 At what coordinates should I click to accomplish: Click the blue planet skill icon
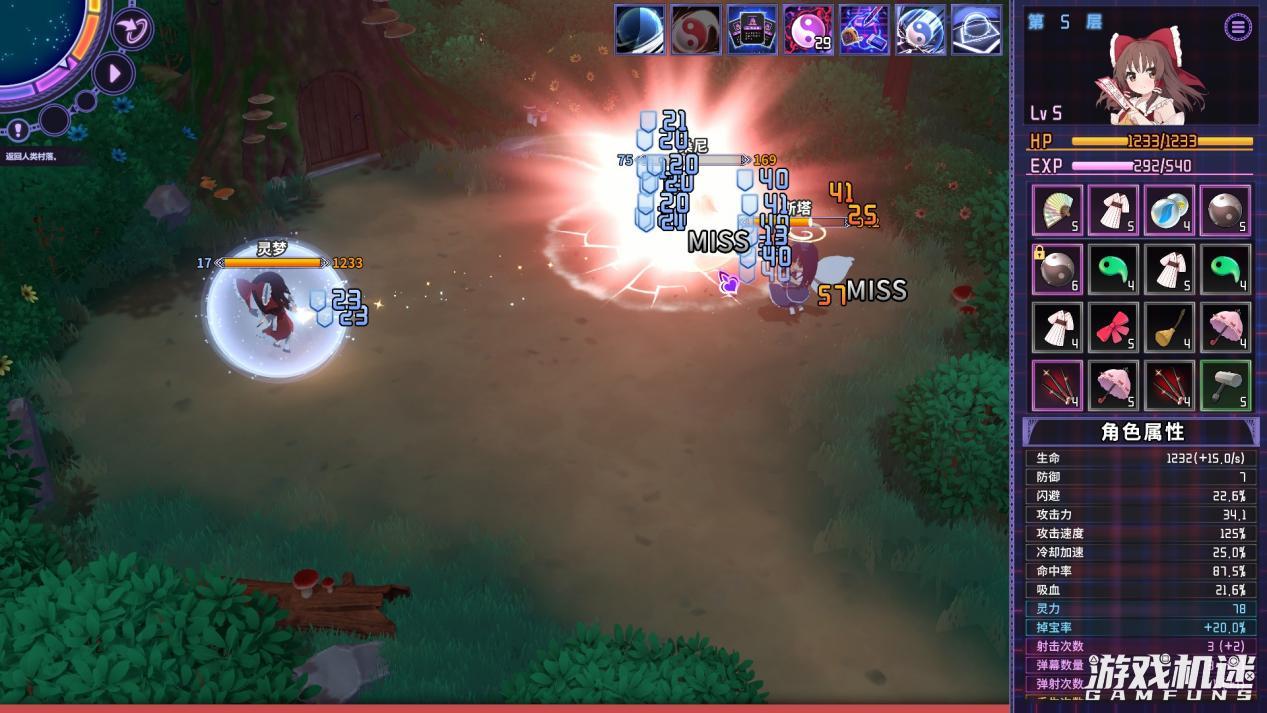(x=640, y=30)
